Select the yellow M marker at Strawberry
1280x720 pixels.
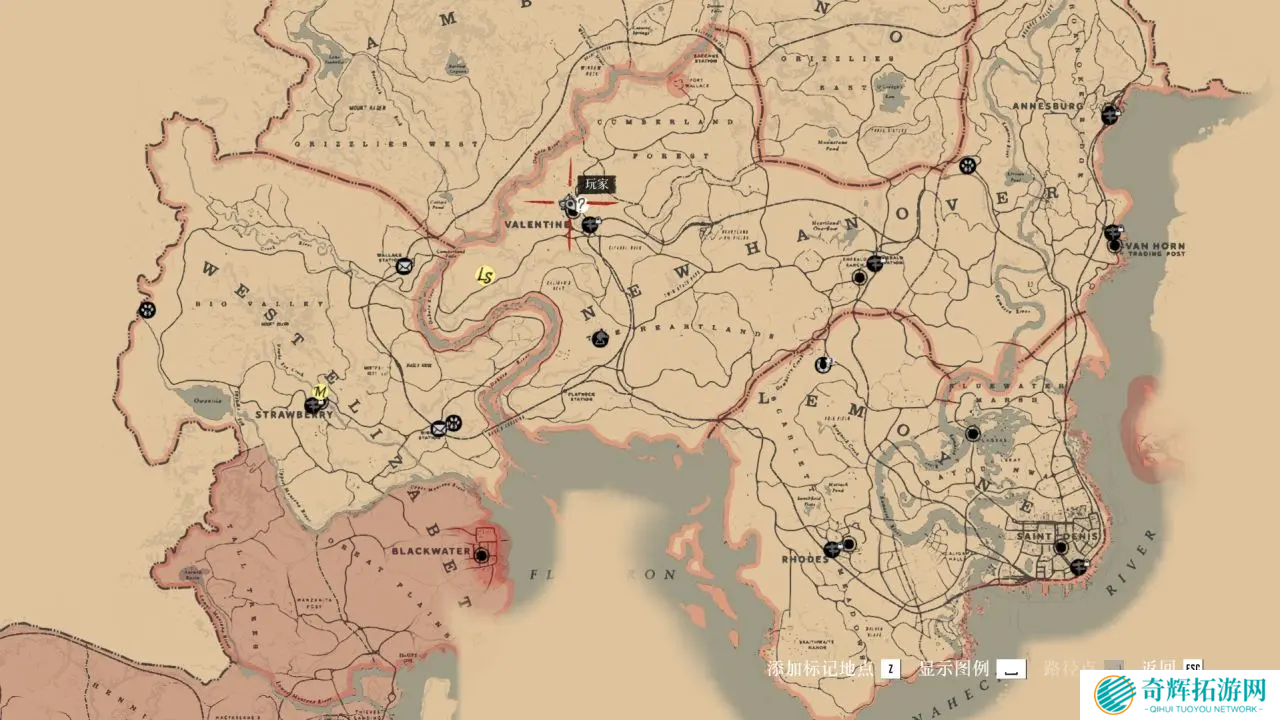pos(321,391)
